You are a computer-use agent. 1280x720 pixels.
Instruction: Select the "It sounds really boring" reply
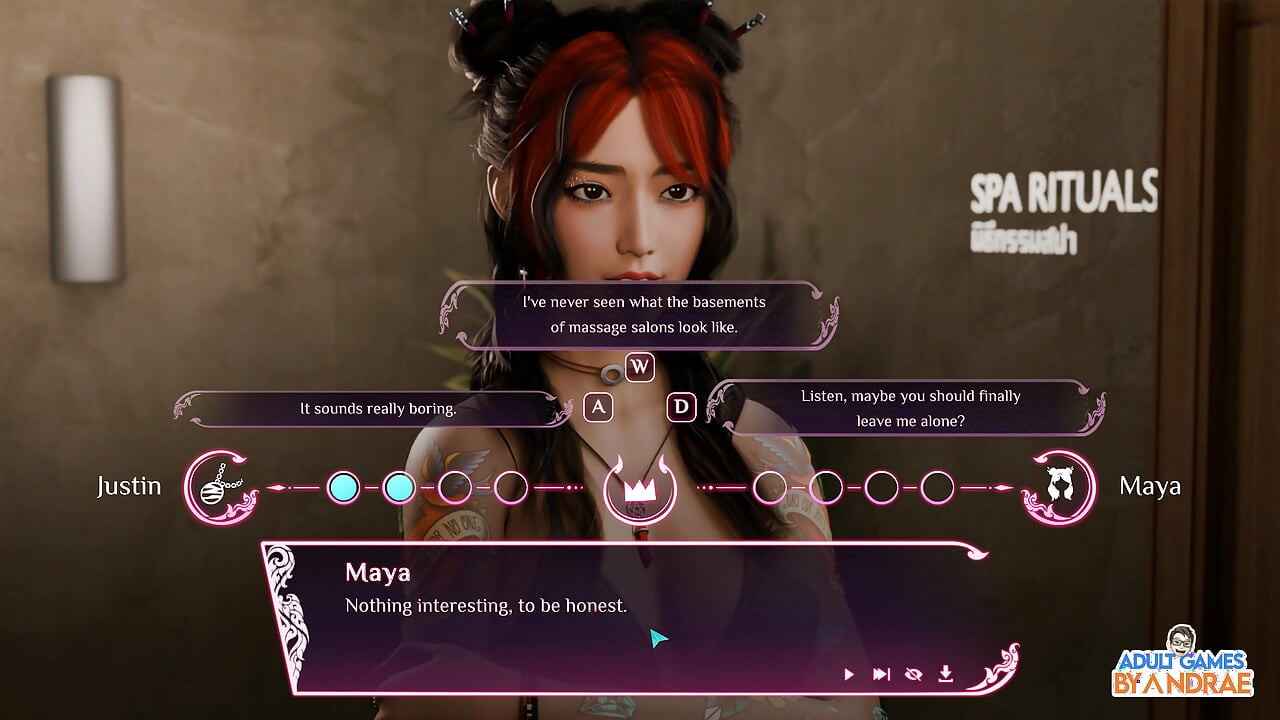378,408
